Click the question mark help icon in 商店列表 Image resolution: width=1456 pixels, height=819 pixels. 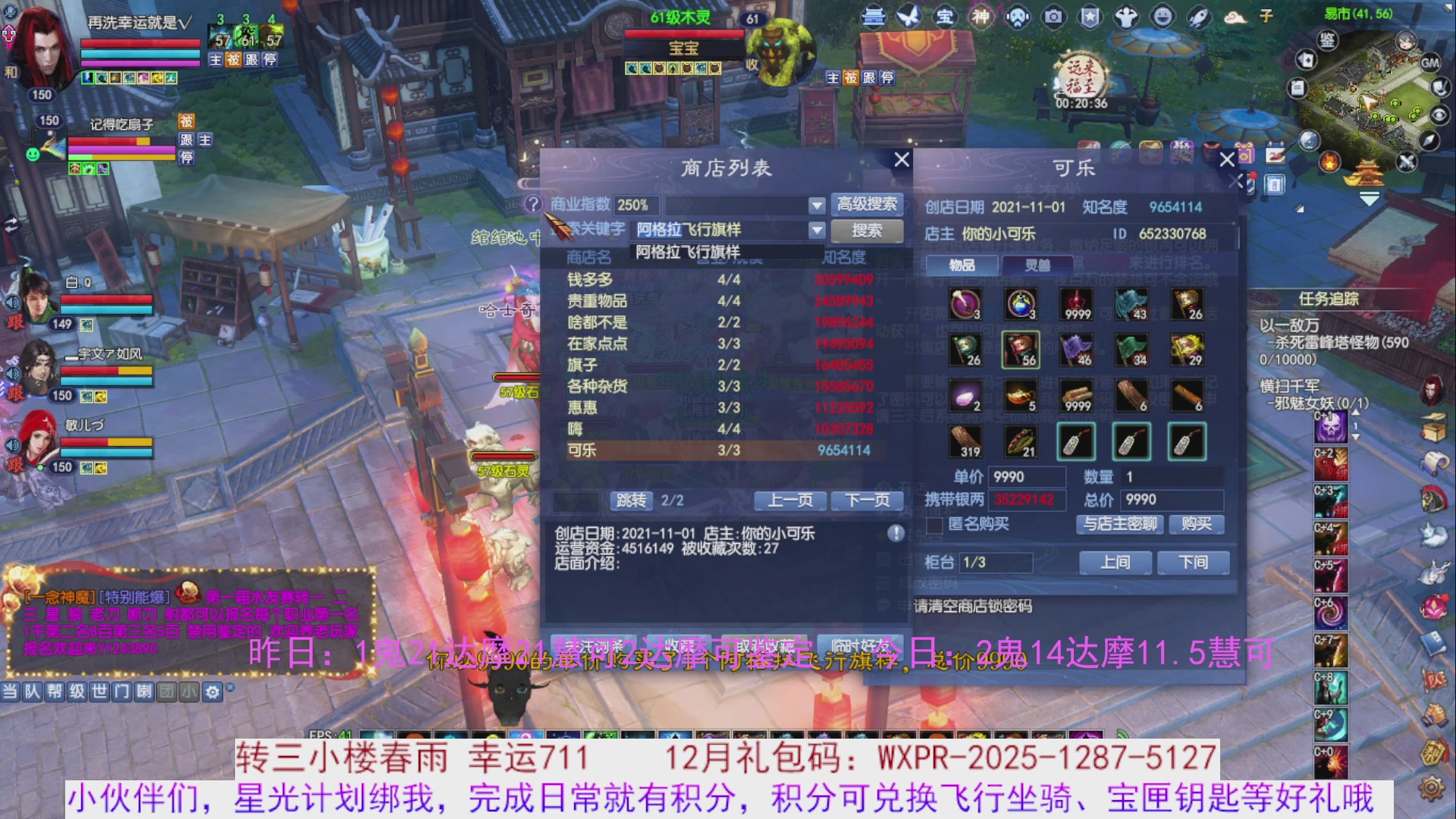pos(535,204)
